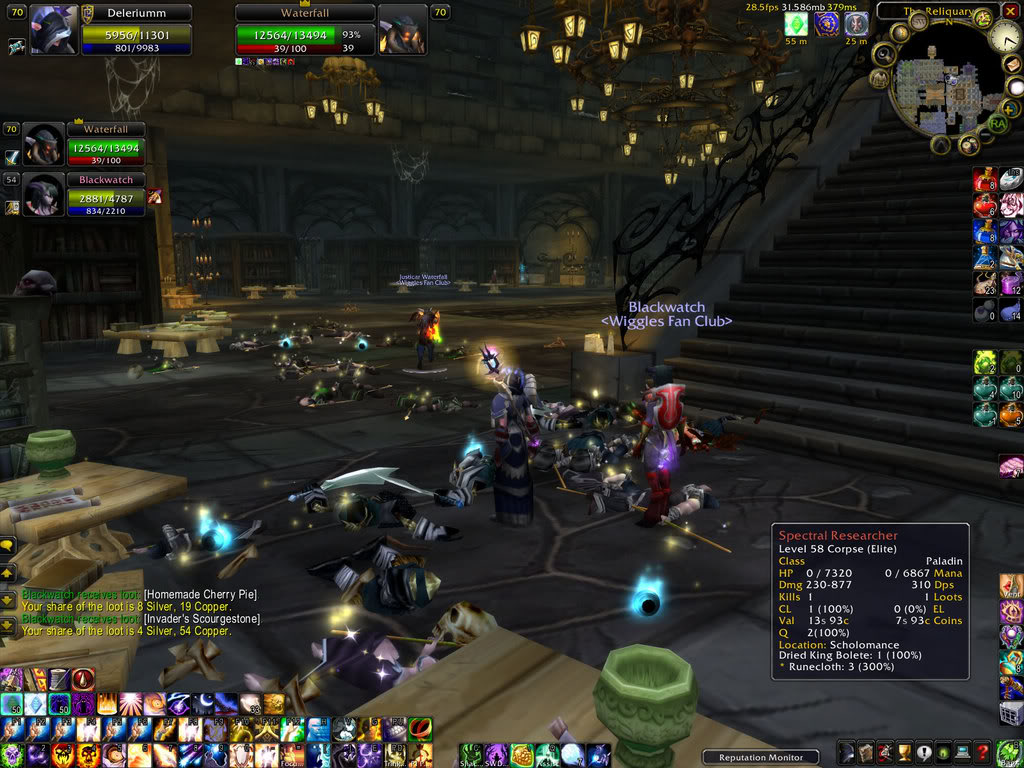Image resolution: width=1024 pixels, height=768 pixels.
Task: Open the spellbook micro button
Action: coord(864,753)
